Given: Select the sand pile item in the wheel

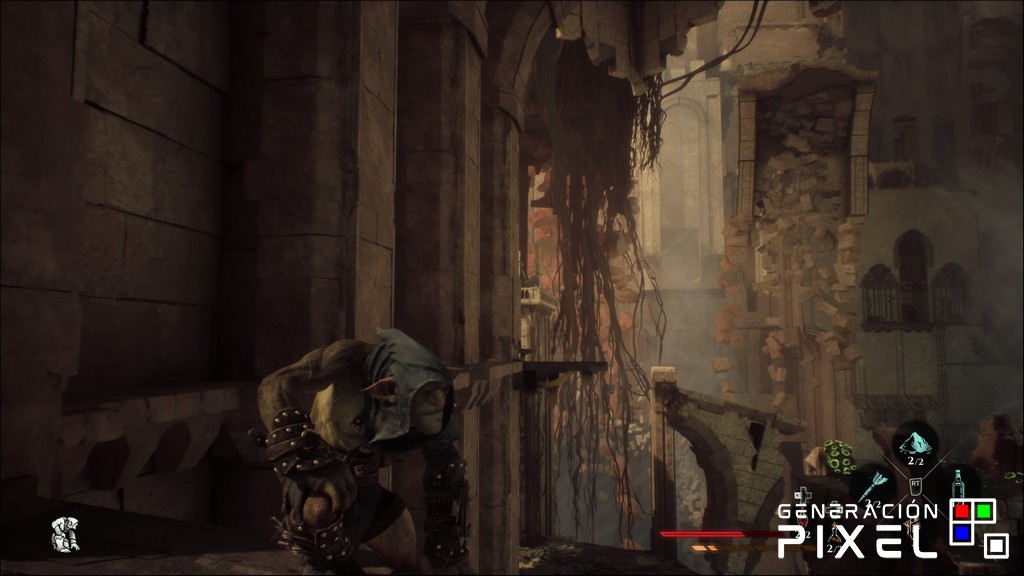Looking at the screenshot, I should pos(915,442).
